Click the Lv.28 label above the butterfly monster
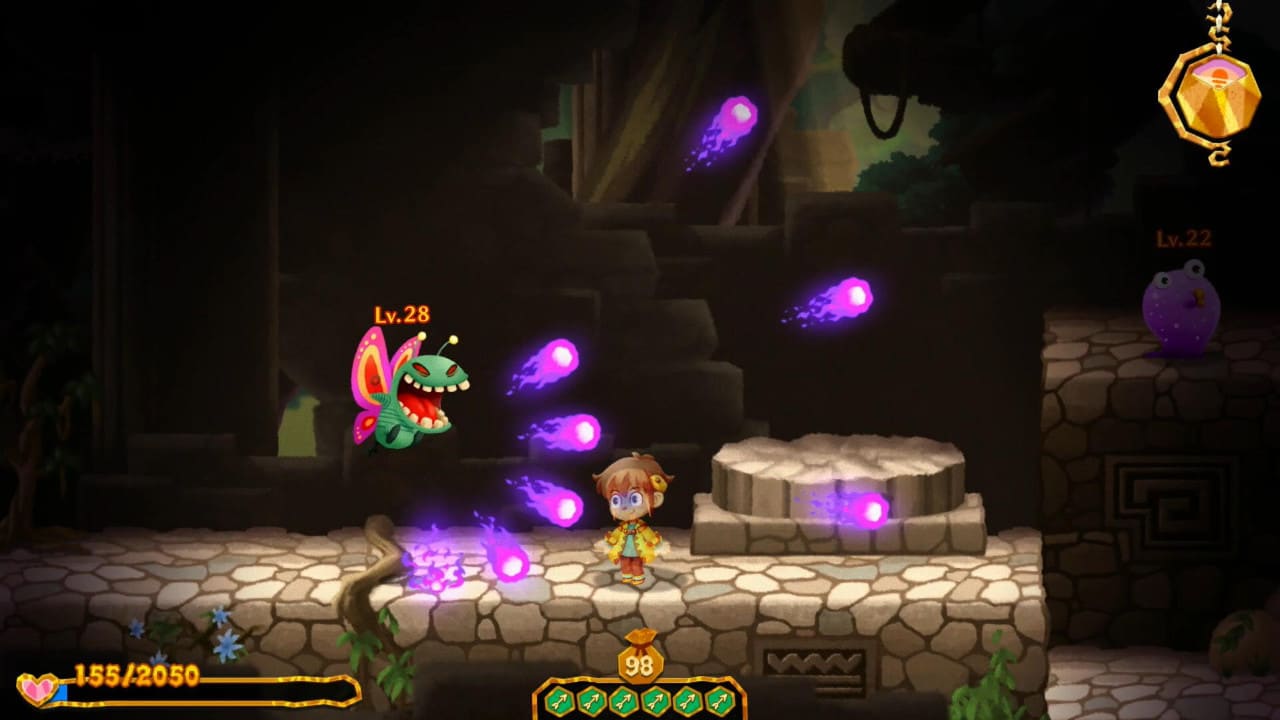The image size is (1280, 720). coord(402,313)
